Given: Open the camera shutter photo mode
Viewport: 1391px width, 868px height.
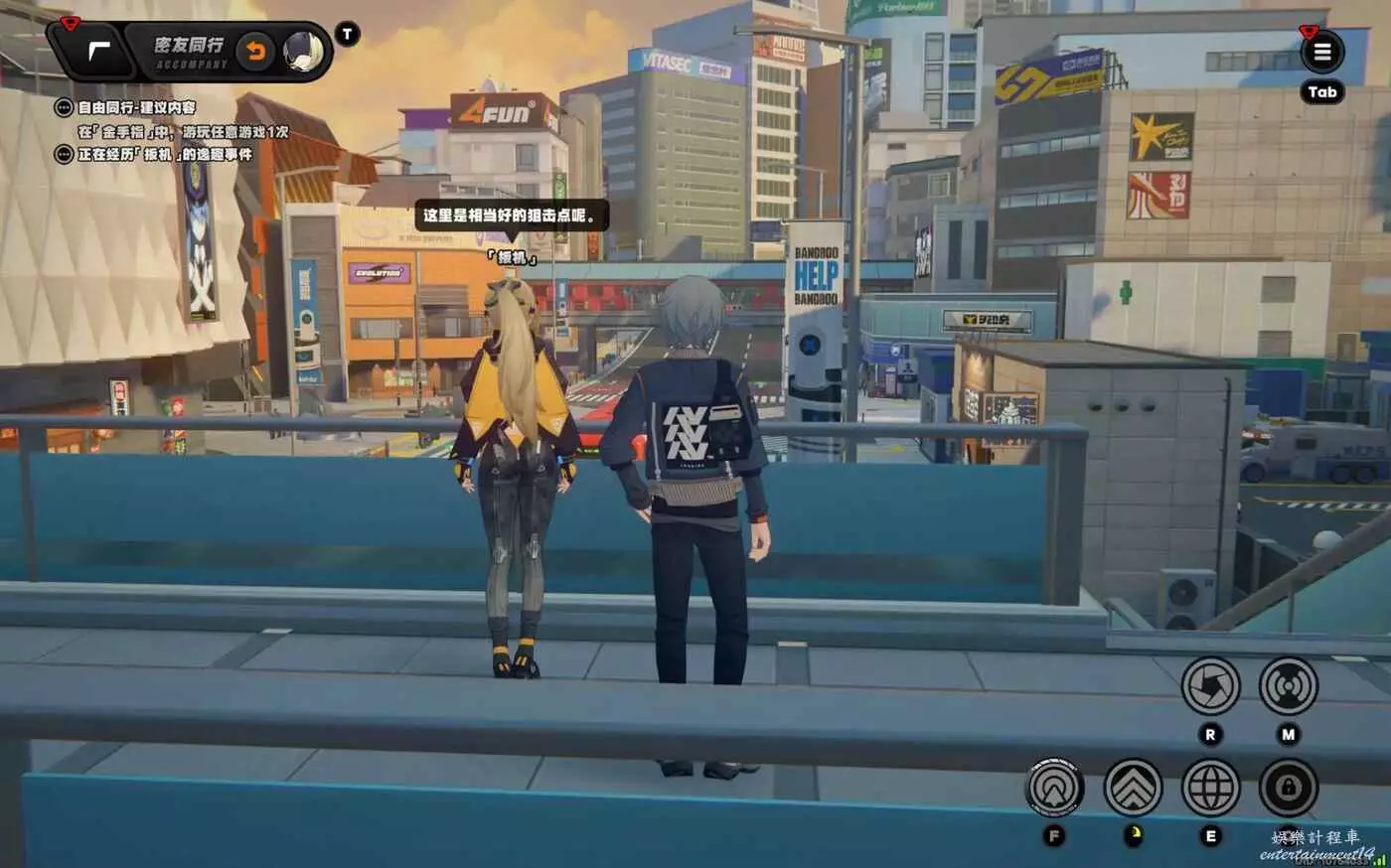Looking at the screenshot, I should coord(1210,686).
